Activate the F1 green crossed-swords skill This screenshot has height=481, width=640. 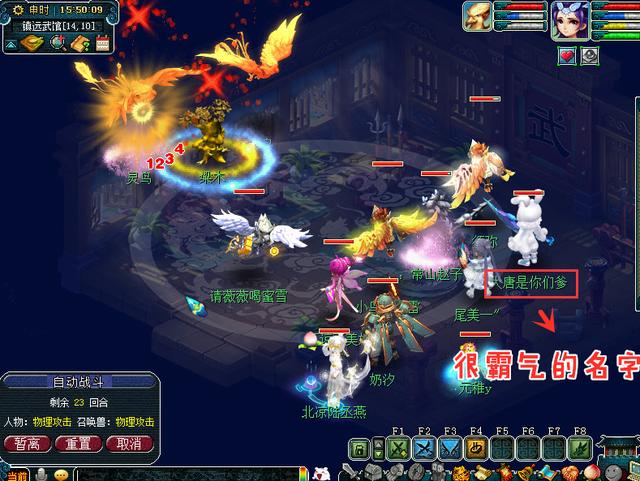coord(399,448)
